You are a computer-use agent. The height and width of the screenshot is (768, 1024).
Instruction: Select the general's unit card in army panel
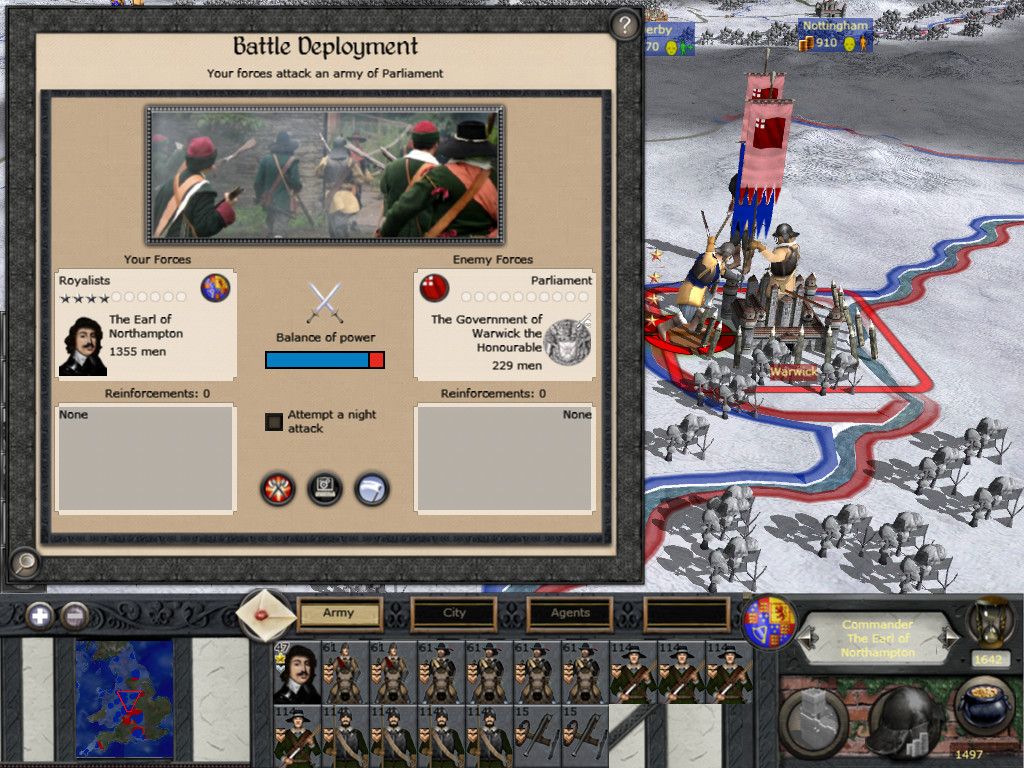(x=297, y=672)
